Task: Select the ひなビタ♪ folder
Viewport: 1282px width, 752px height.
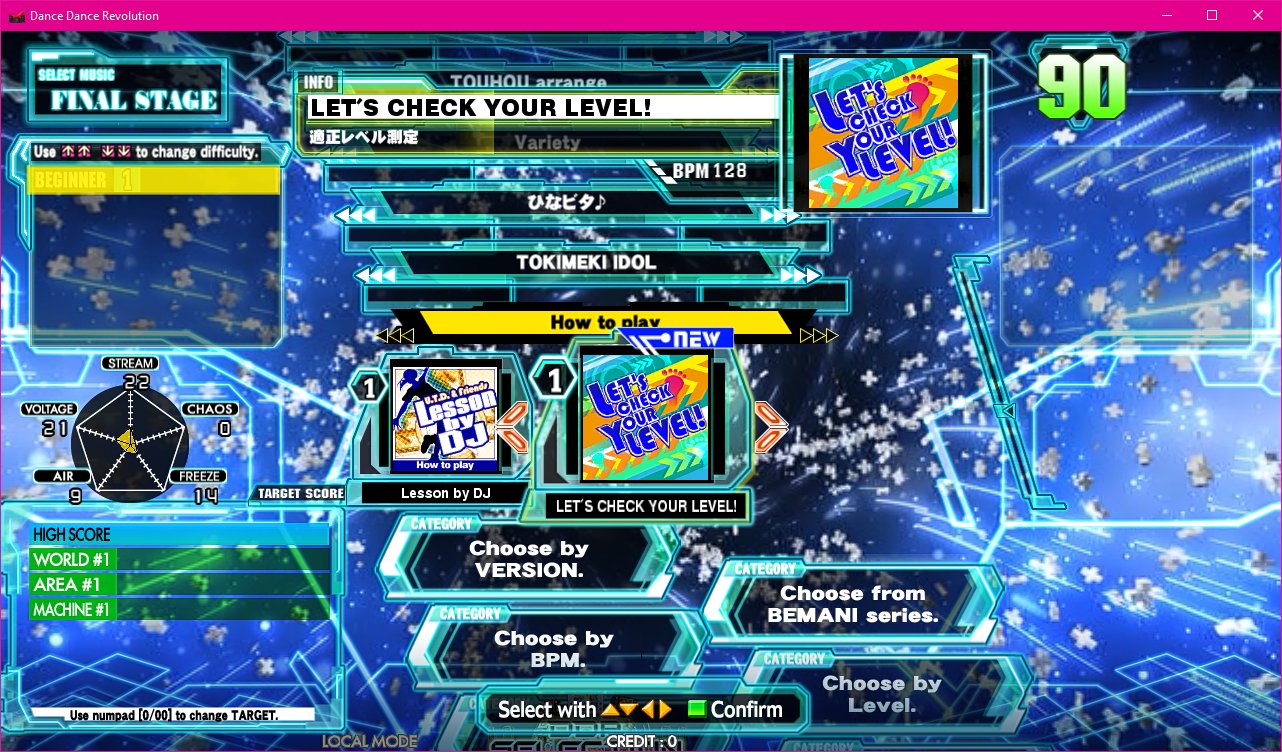Action: pyautogui.click(x=568, y=203)
